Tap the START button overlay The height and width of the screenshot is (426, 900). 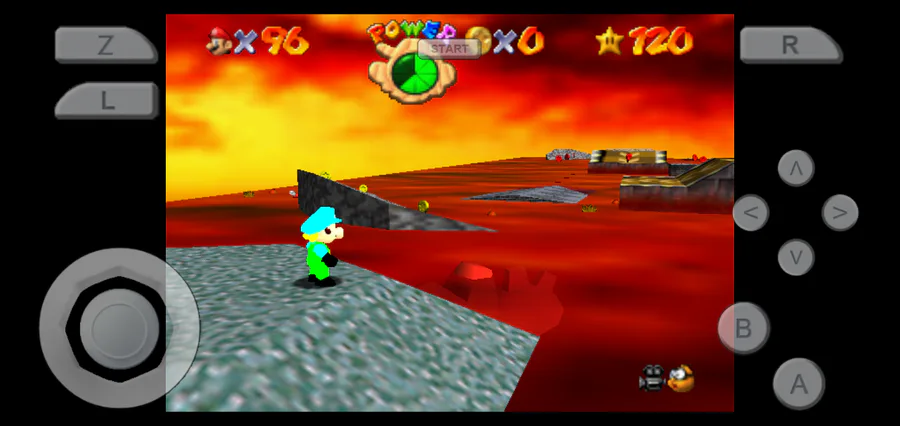(x=449, y=48)
